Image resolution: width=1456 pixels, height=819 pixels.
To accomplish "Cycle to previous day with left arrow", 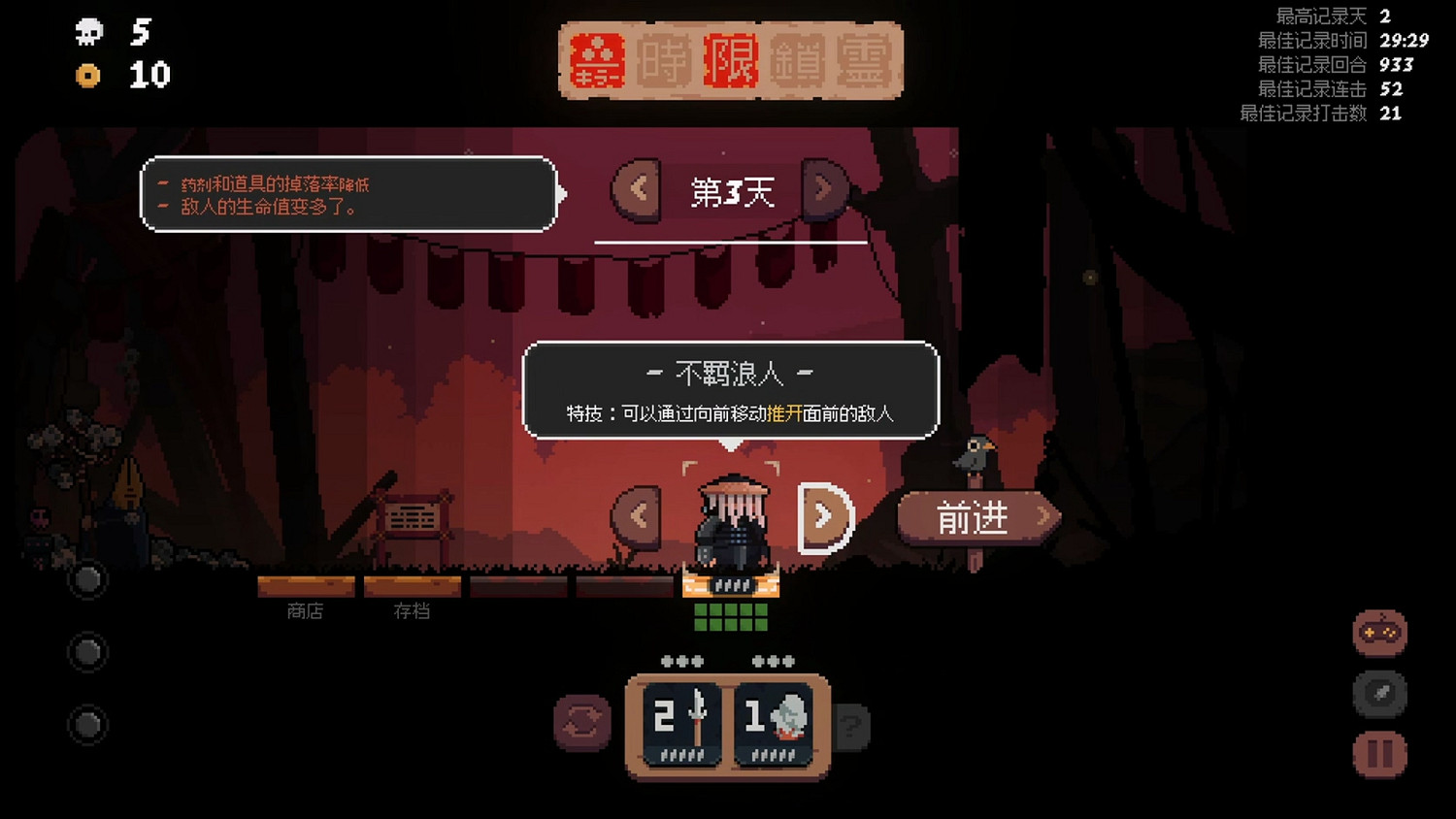I will pos(636,189).
